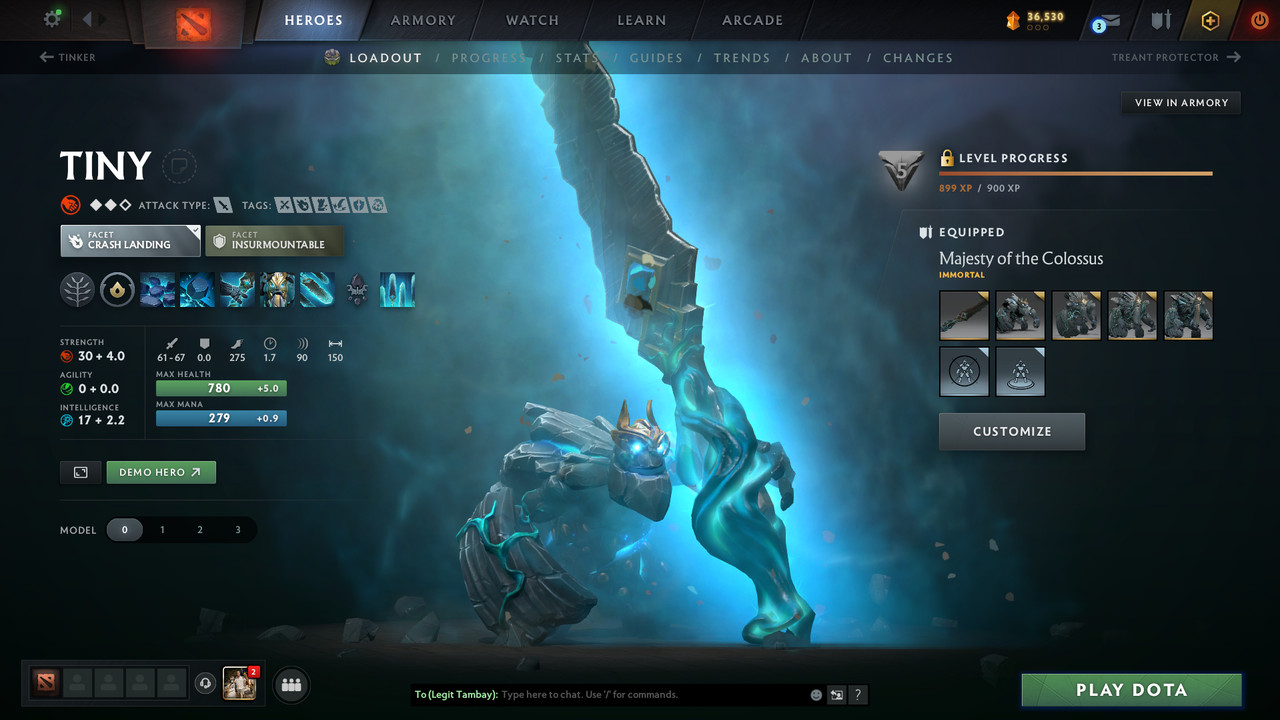Screen dimensions: 1280x720
Task: Select Tiny's Avalanche ability icon
Action: [157, 290]
